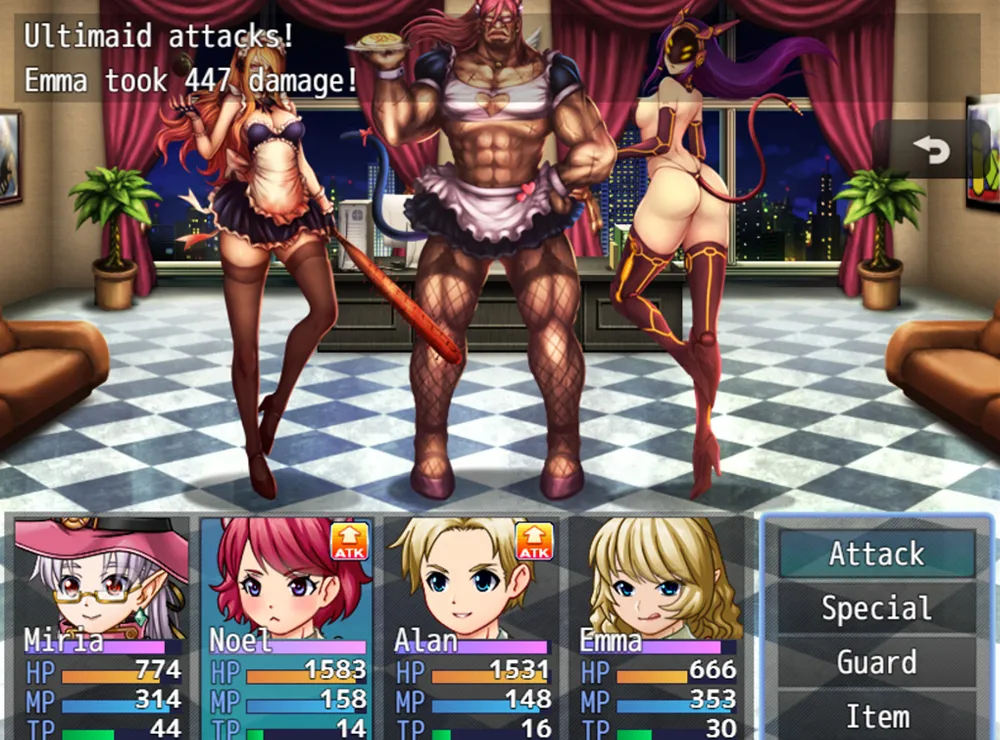Choose the Attack command
Viewport: 1000px width, 740px height.
pos(877,553)
